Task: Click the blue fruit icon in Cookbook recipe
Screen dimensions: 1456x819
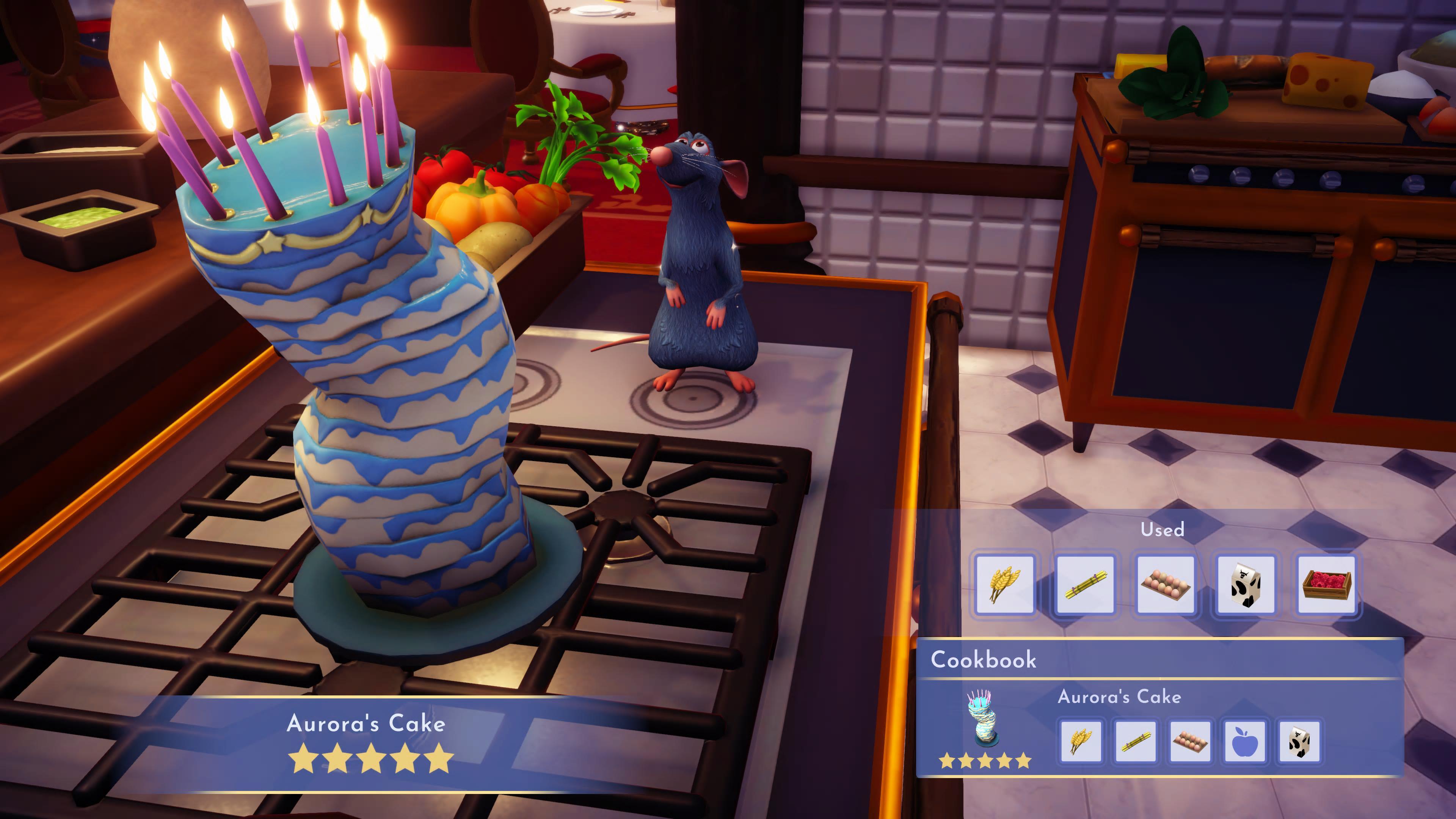Action: point(1244,741)
